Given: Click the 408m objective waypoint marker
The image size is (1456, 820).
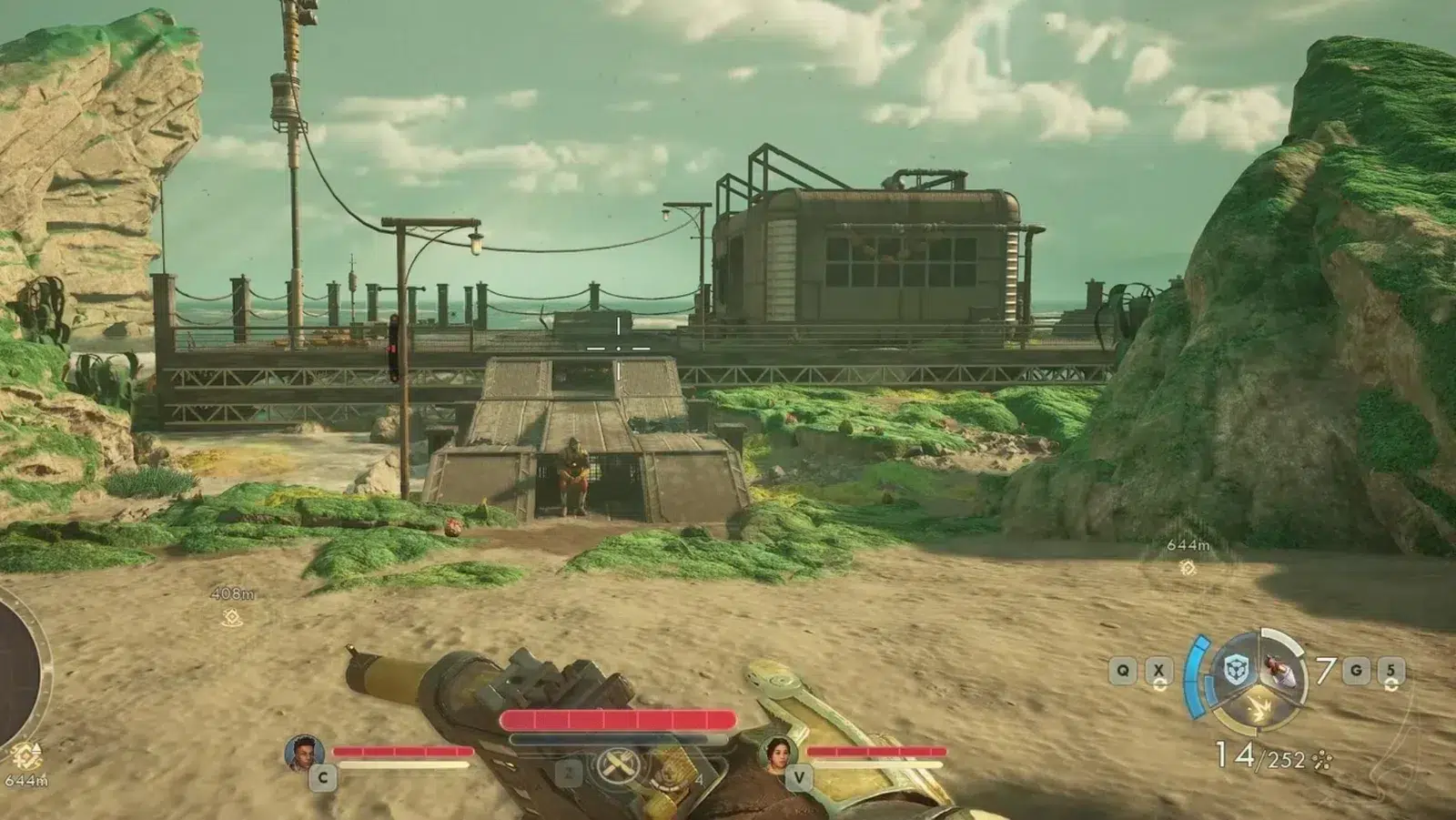Looking at the screenshot, I should coord(231,617).
